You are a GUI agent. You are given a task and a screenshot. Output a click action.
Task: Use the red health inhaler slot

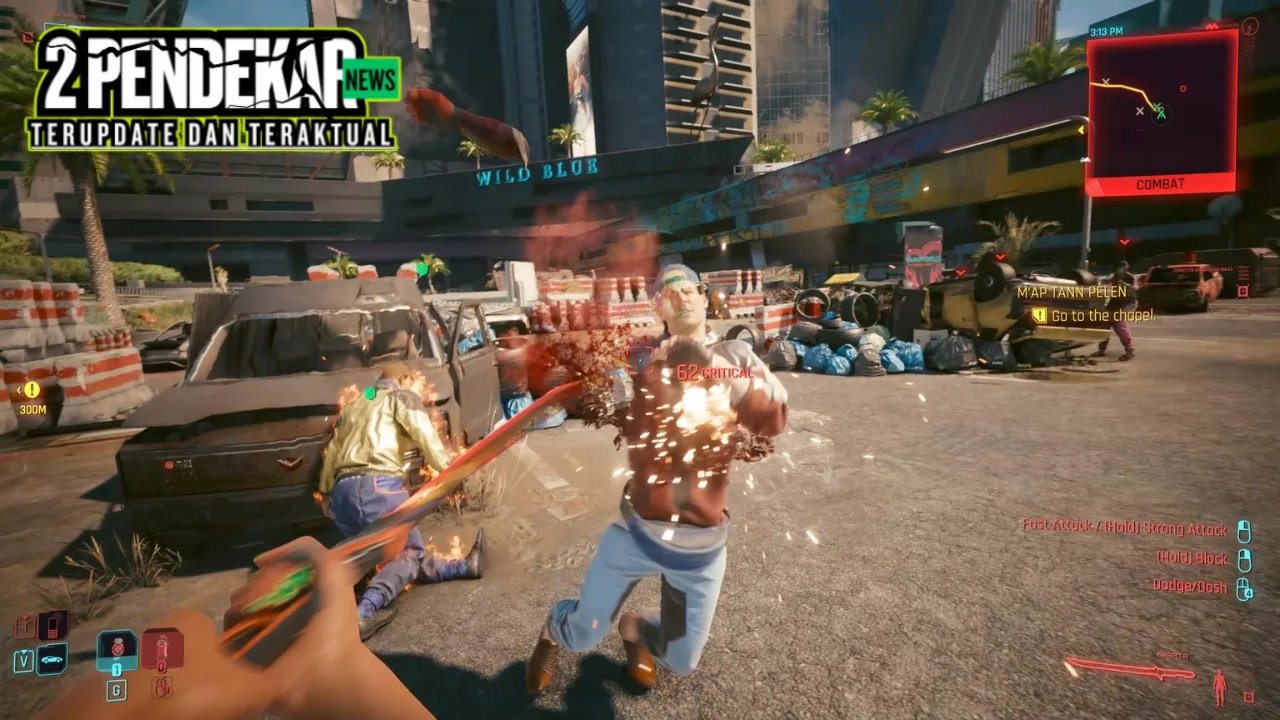(162, 650)
